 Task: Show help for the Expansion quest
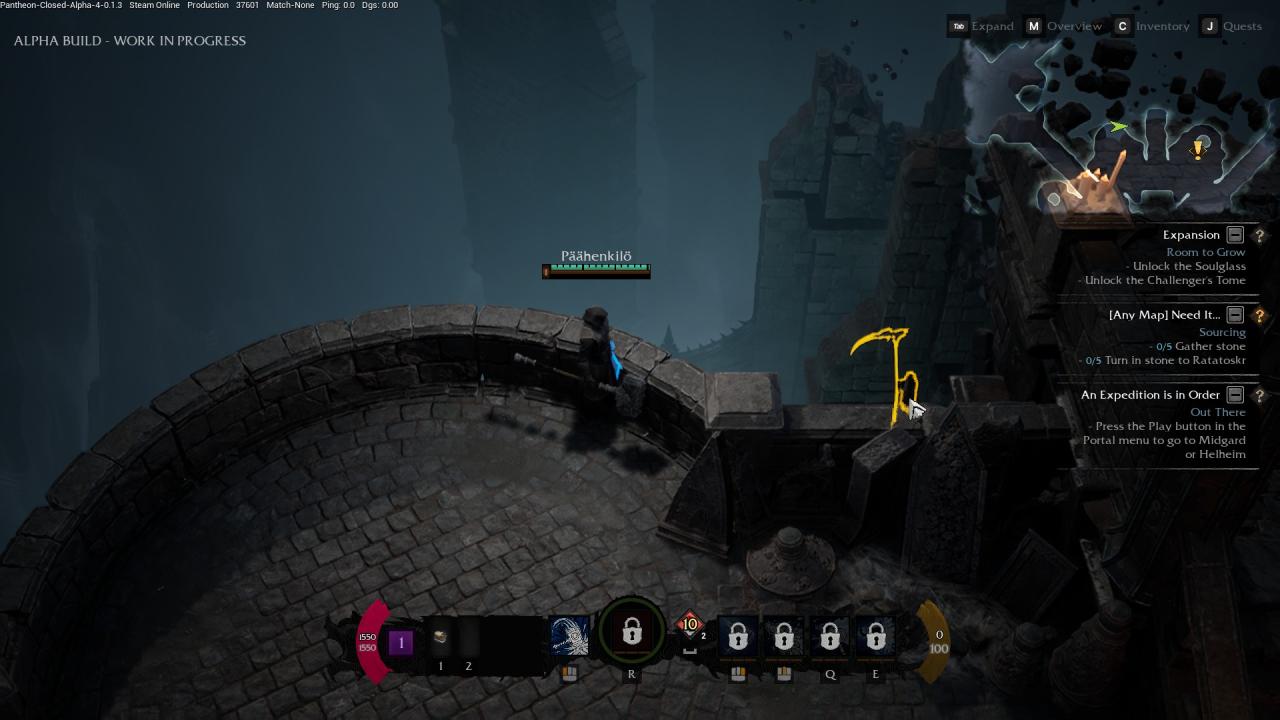click(x=1259, y=235)
